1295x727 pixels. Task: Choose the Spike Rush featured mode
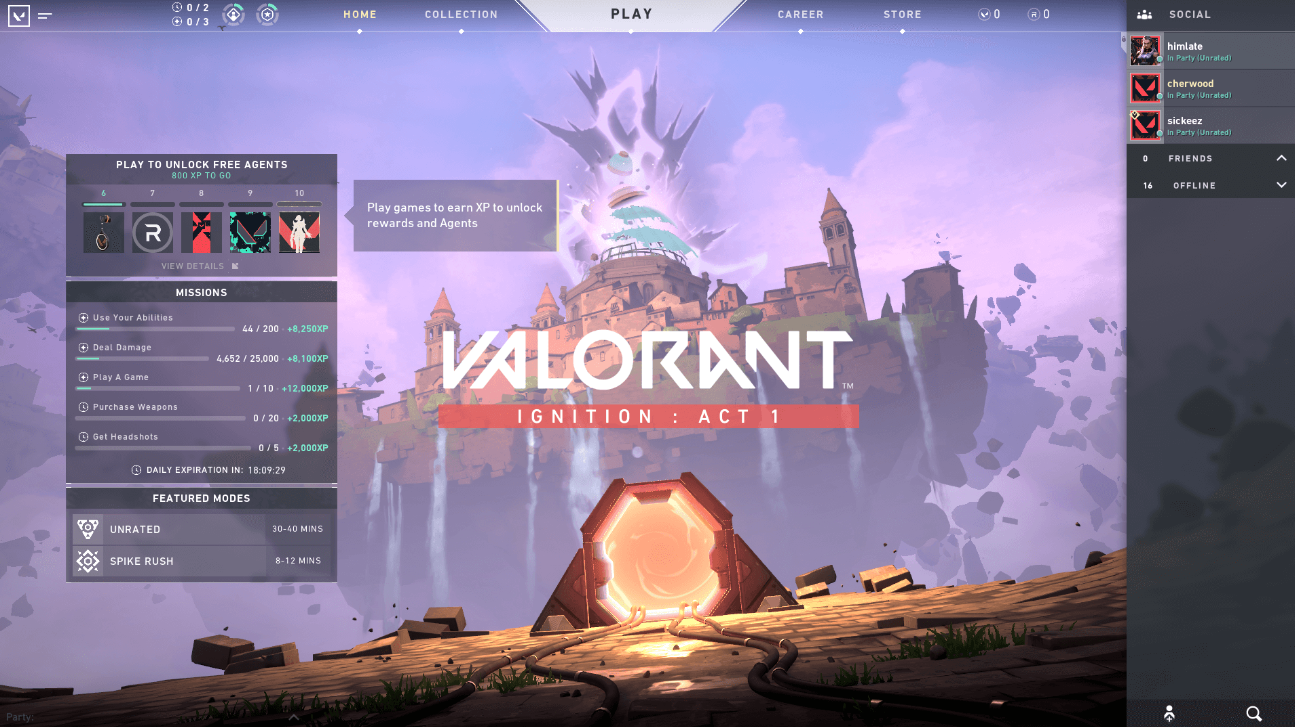[202, 561]
